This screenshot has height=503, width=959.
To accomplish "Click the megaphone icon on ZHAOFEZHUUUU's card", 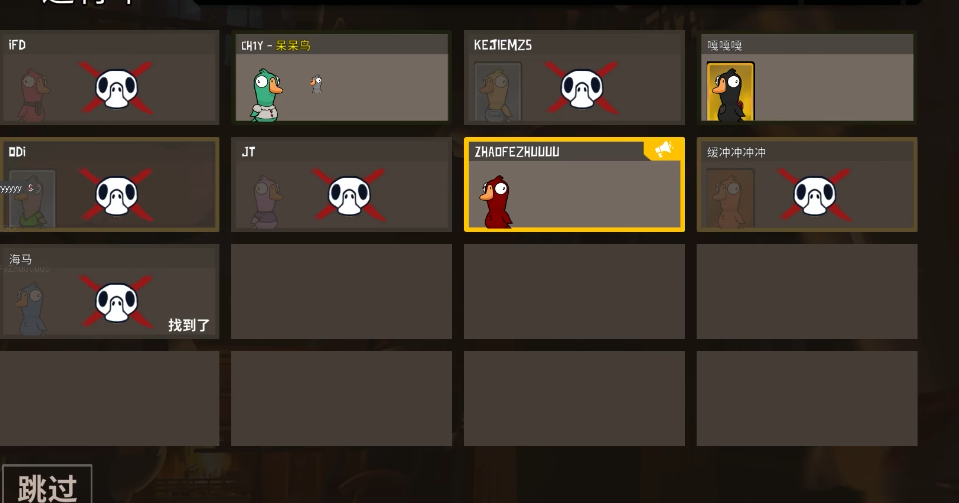I will 663,150.
